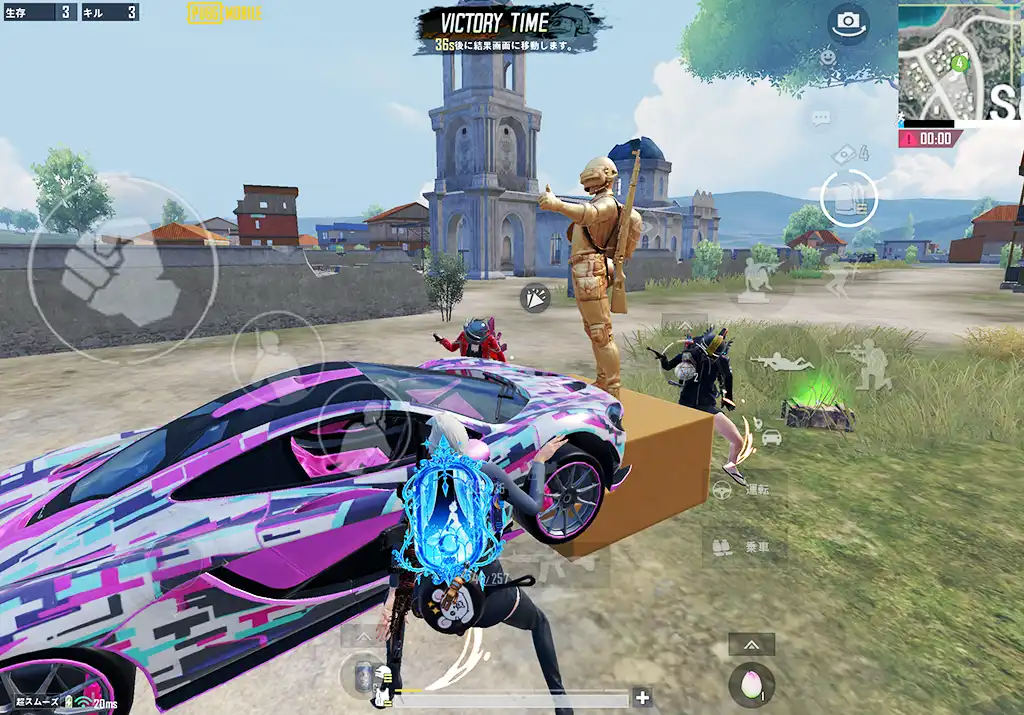Use the energy drink can item
Screen dimensions: 1024x715
click(363, 674)
